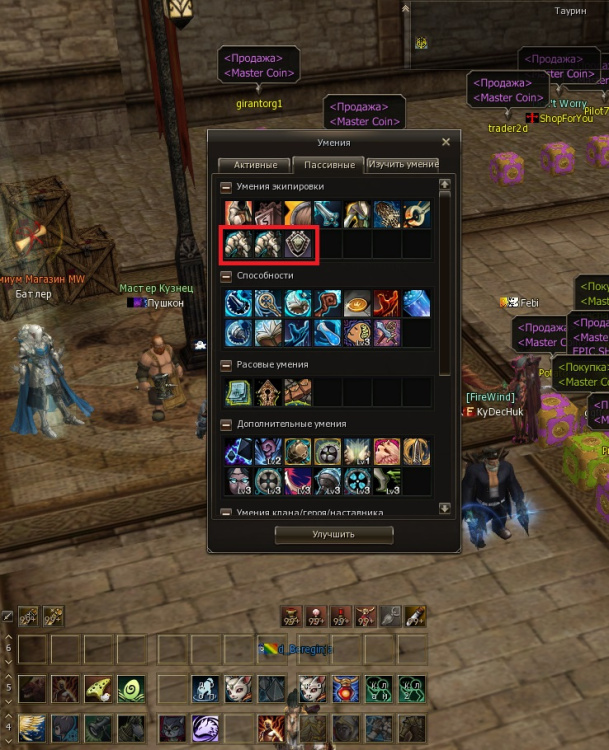609x750 pixels.
Task: Close the Умения skills window
Action: pos(446,142)
